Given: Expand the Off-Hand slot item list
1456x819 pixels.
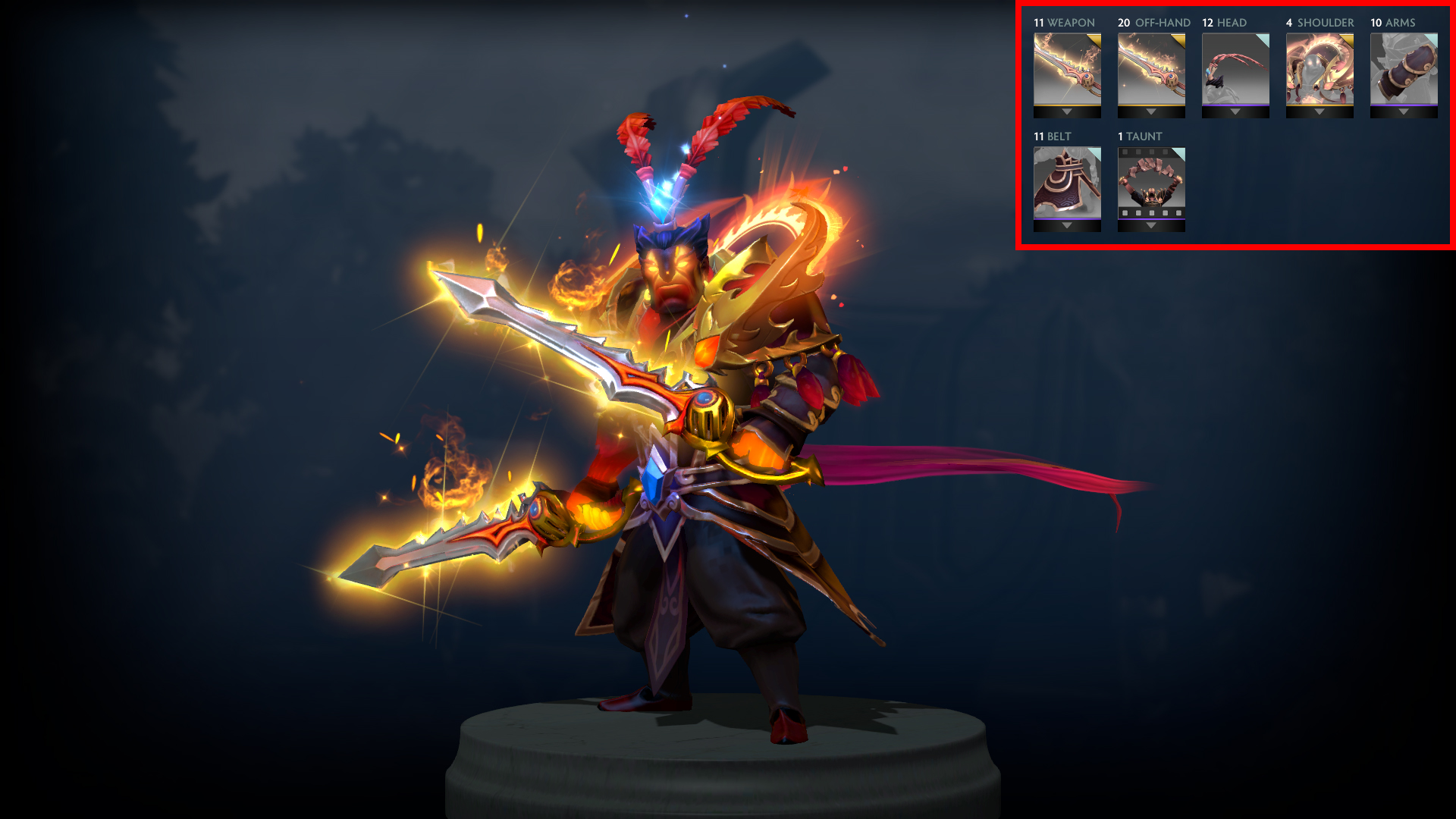Looking at the screenshot, I should click(x=1150, y=111).
